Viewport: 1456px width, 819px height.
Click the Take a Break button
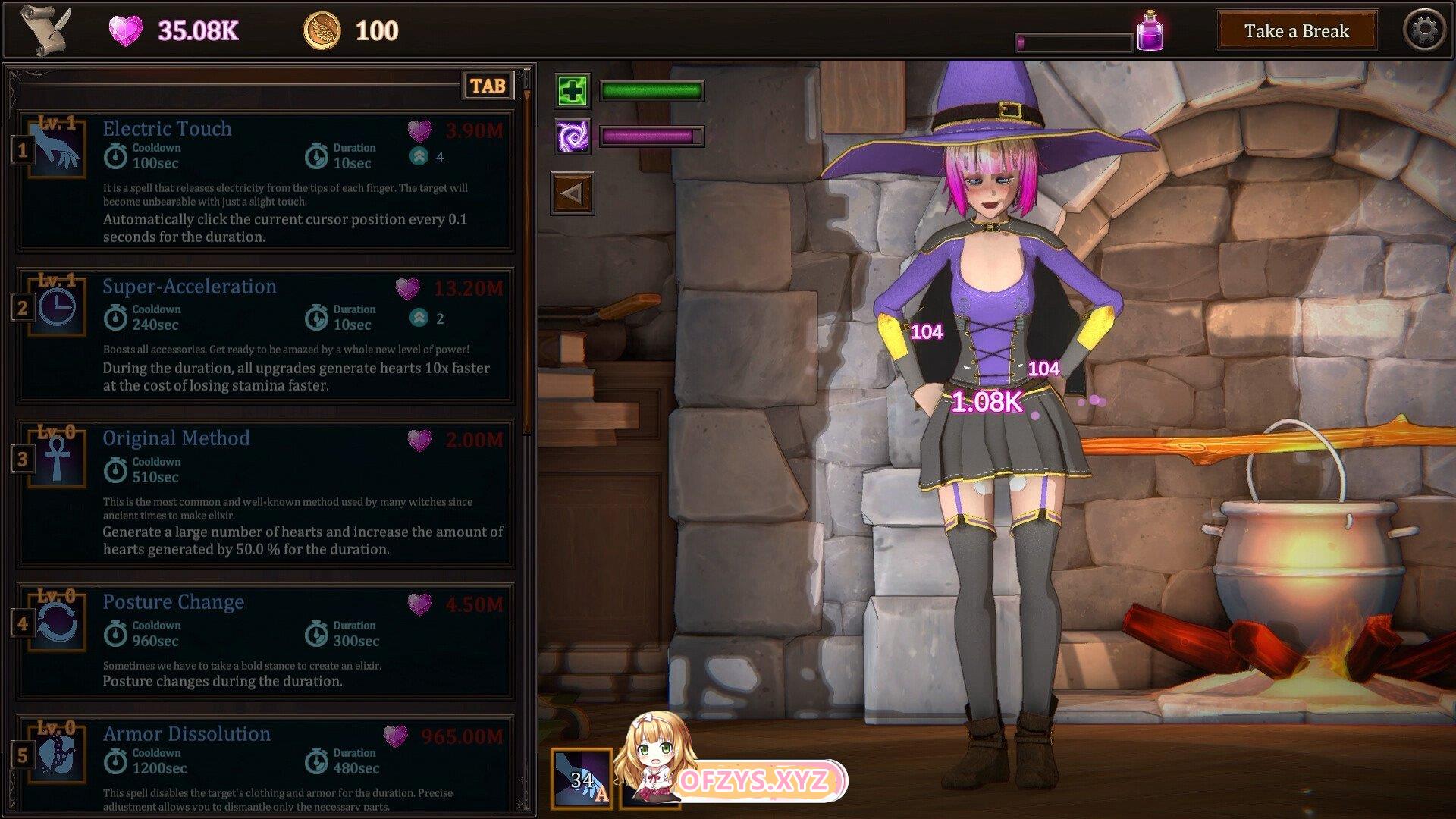1296,31
